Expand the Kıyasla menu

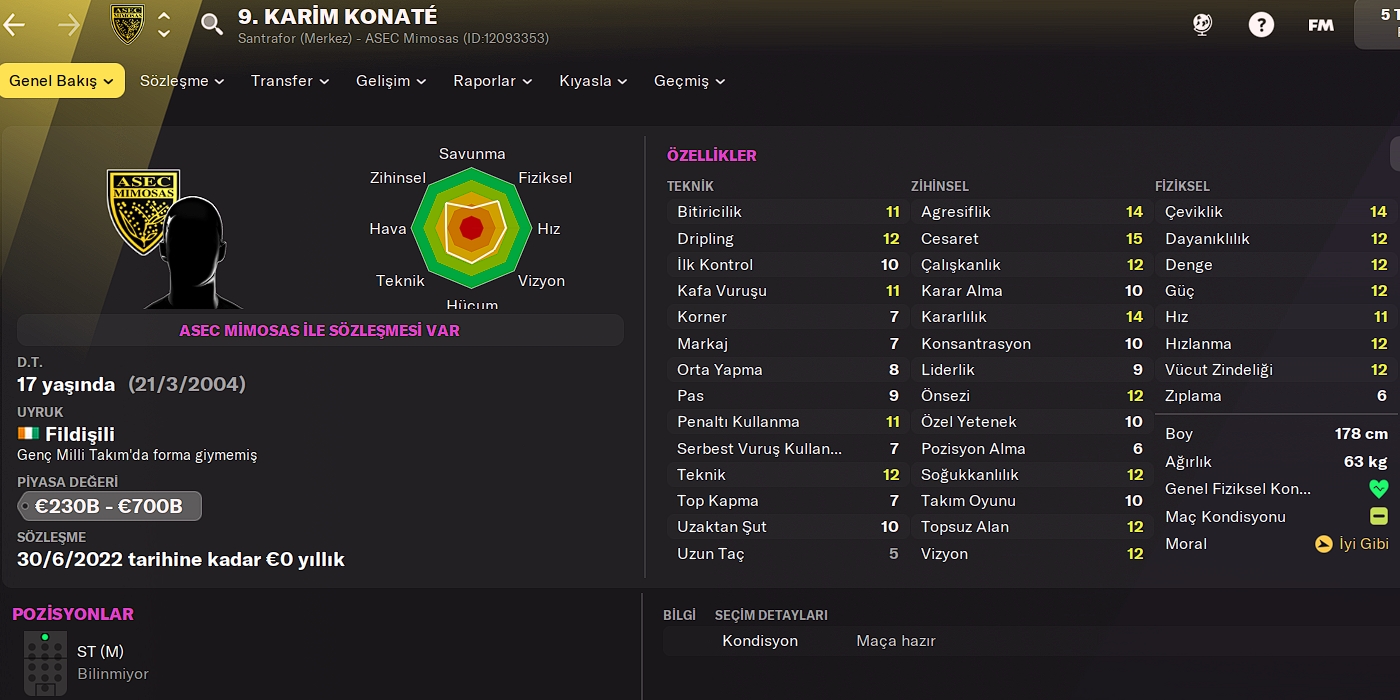(593, 81)
